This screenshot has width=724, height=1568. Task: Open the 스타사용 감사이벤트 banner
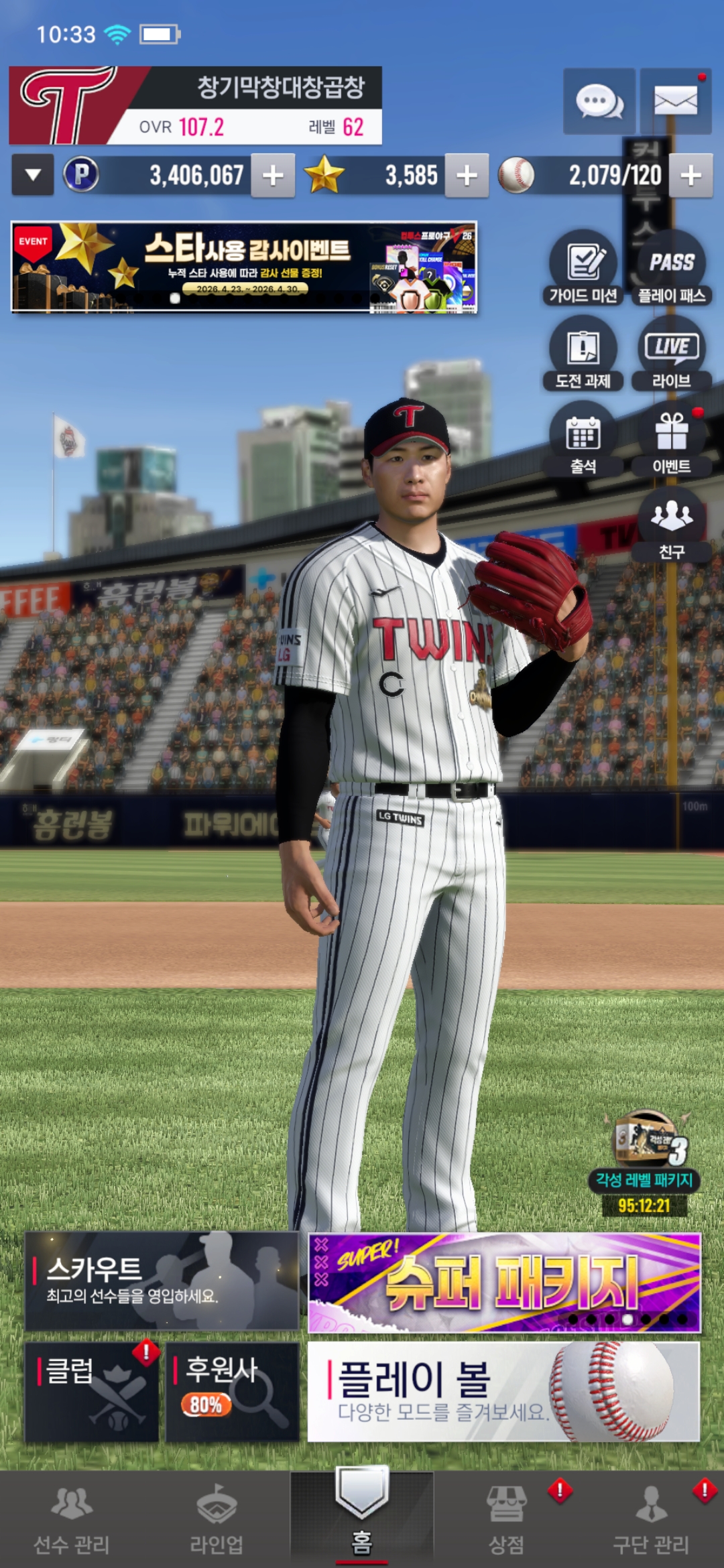tap(244, 267)
